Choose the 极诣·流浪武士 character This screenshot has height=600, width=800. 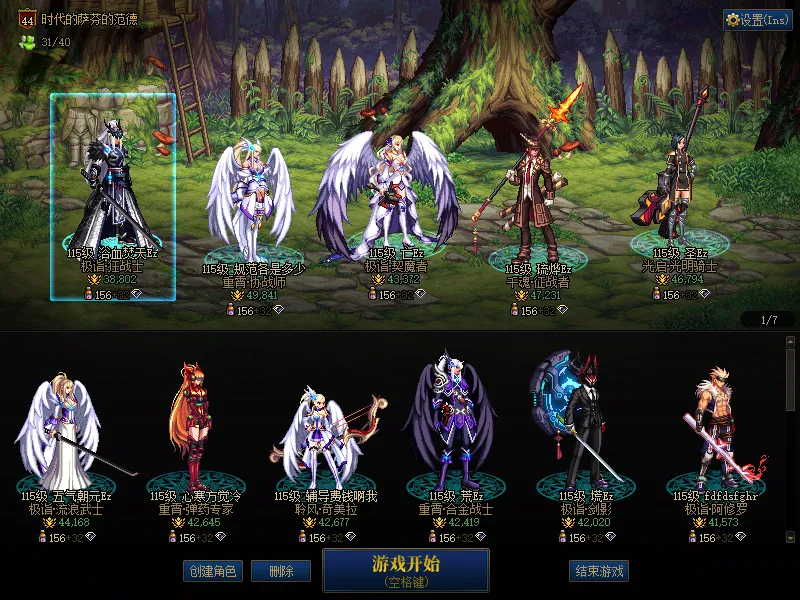tap(66, 430)
